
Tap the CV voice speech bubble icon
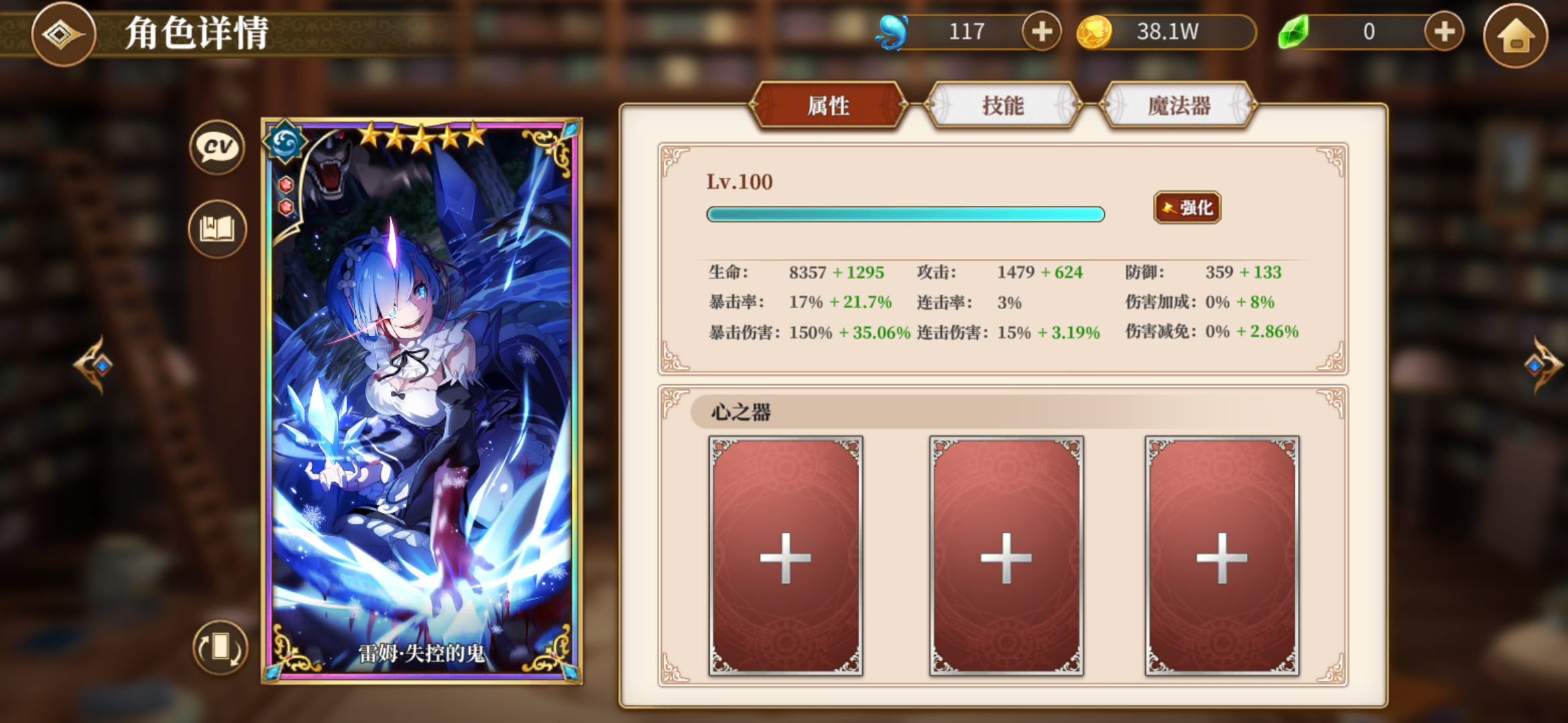click(216, 148)
